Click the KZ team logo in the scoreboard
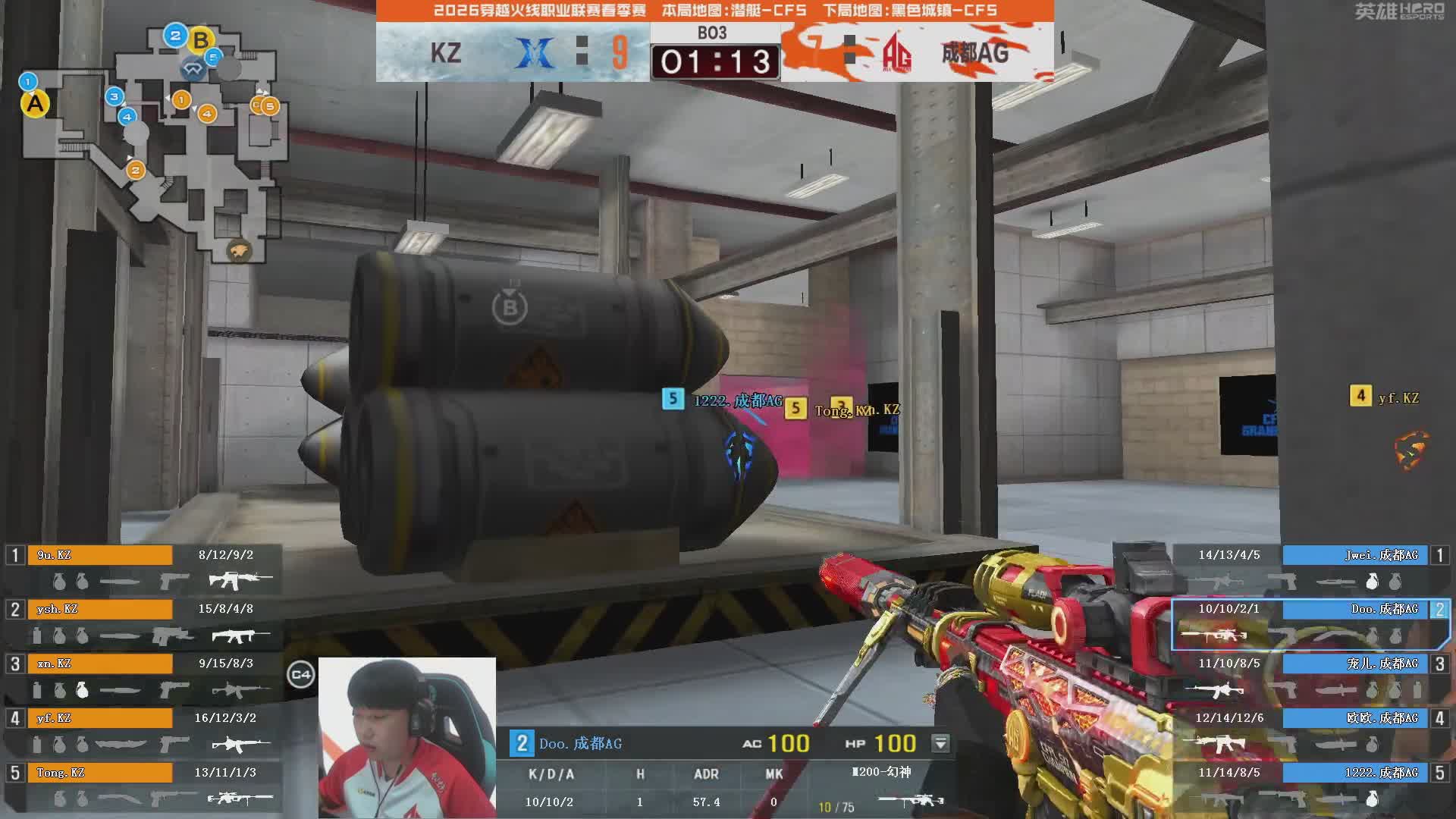Screen dimensions: 1456x819 535,53
